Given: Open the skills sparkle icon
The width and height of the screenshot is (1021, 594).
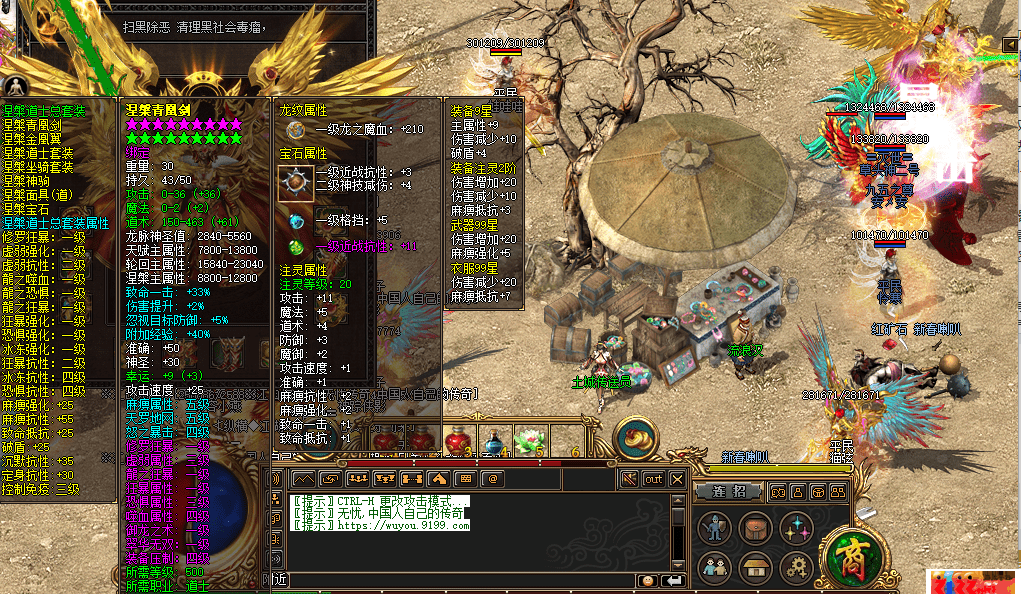Looking at the screenshot, I should (x=796, y=527).
